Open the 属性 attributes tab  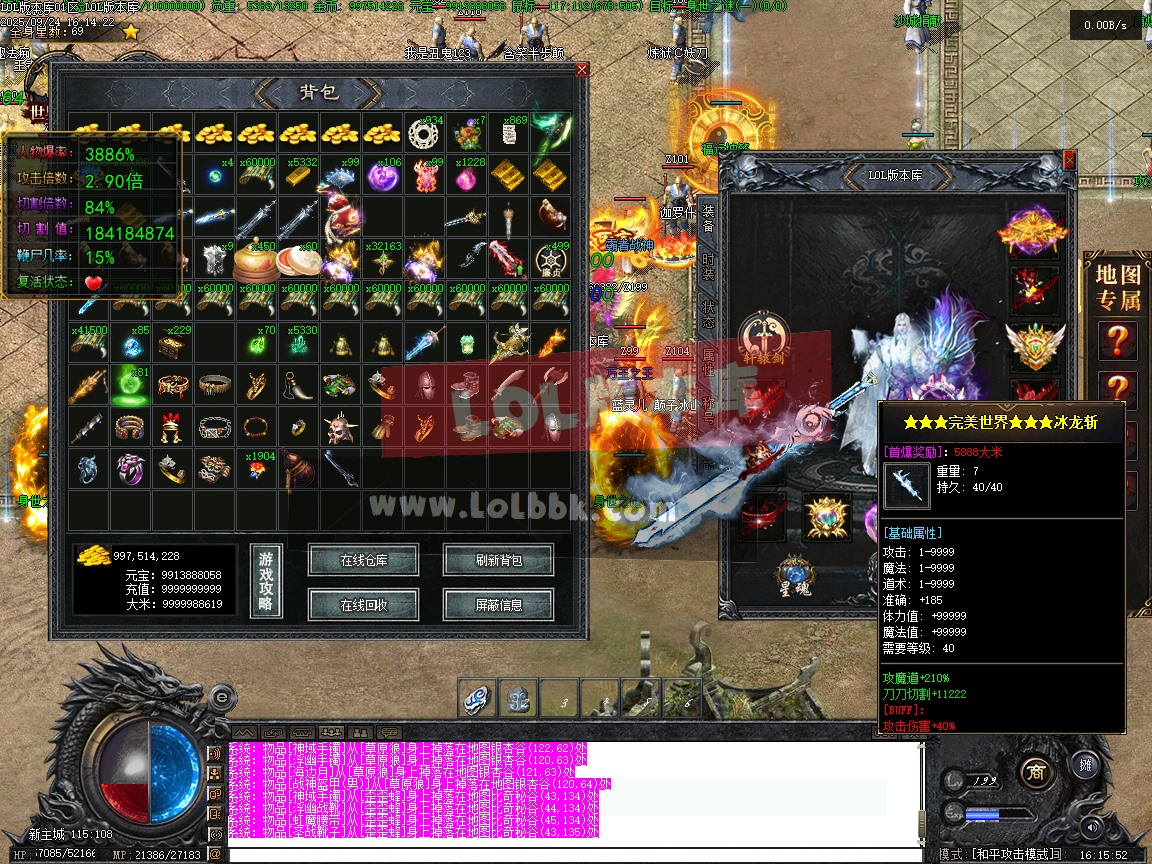pyautogui.click(x=708, y=365)
